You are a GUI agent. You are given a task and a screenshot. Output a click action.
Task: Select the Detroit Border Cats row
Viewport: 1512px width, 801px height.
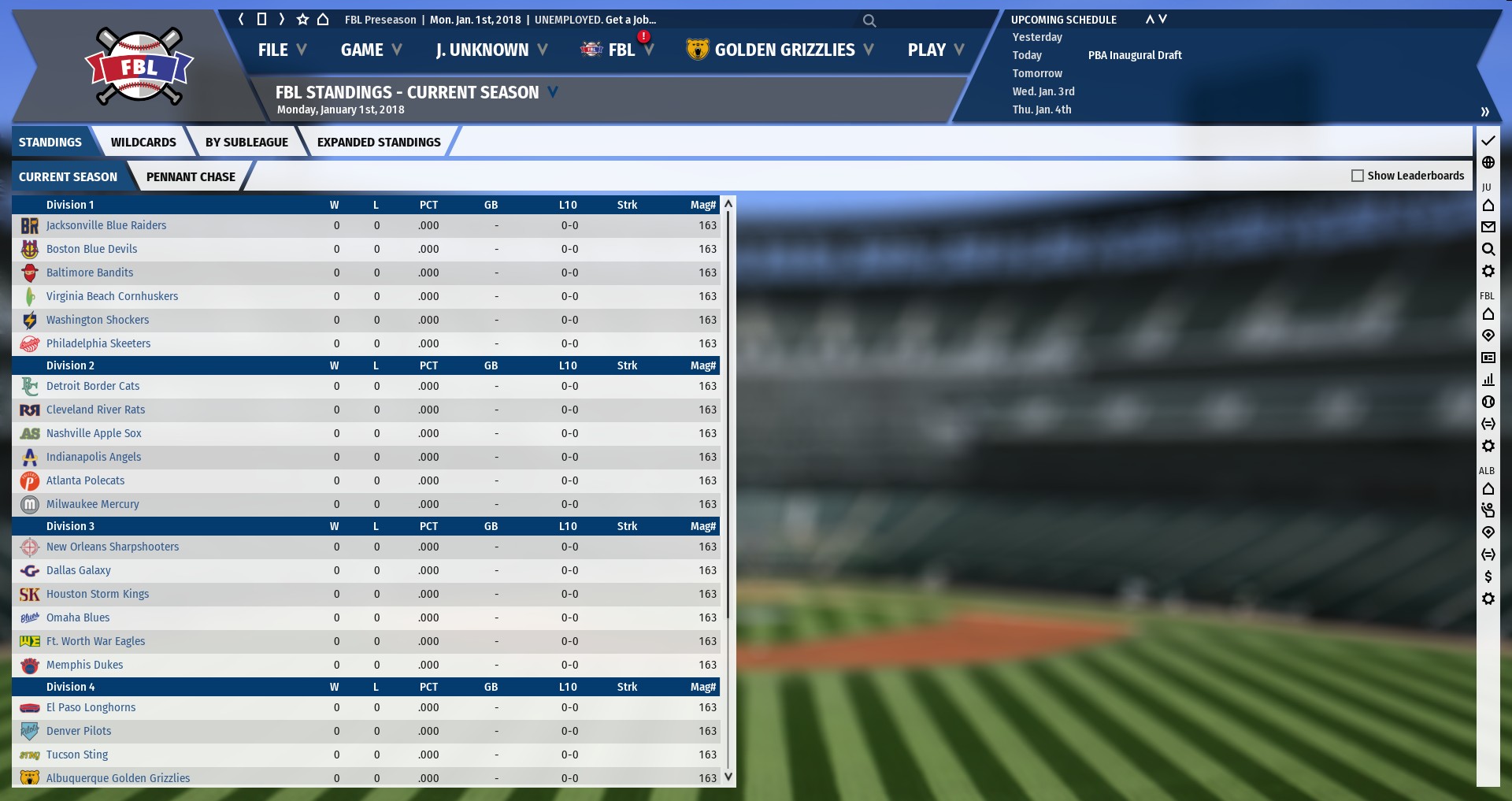[93, 386]
